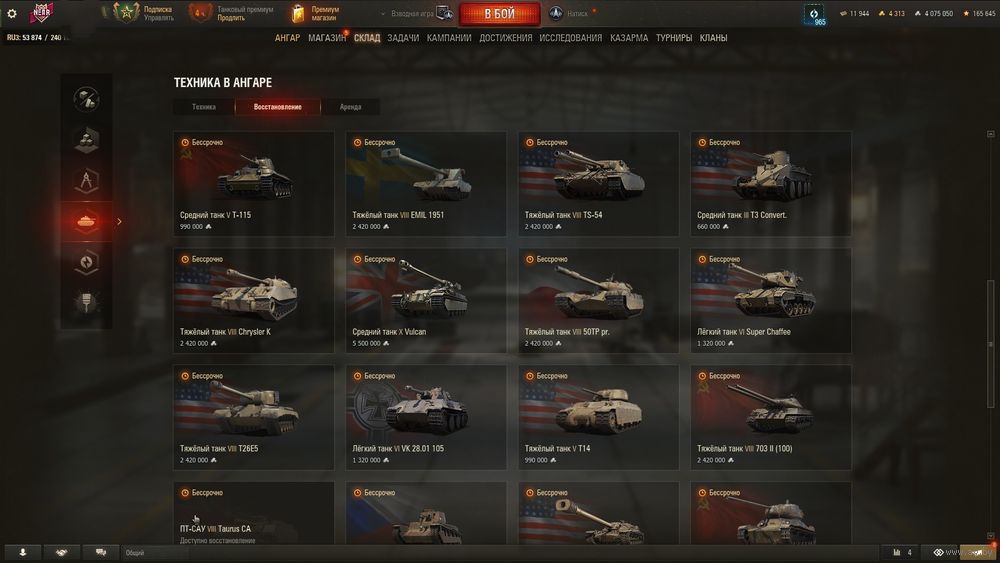Show the КЛАНЫ section

pos(714,38)
